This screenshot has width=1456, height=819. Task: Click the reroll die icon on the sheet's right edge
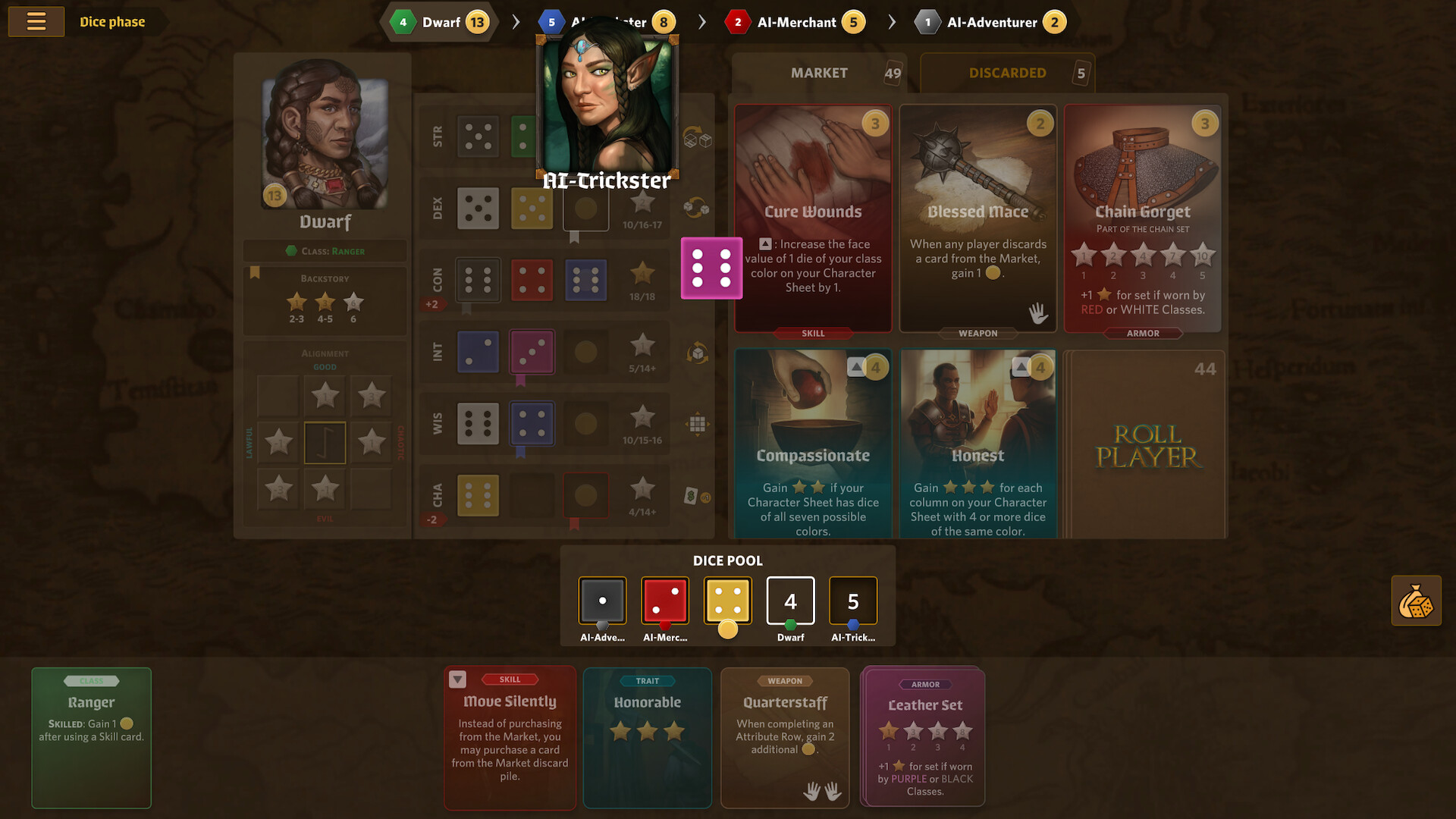[x=696, y=141]
